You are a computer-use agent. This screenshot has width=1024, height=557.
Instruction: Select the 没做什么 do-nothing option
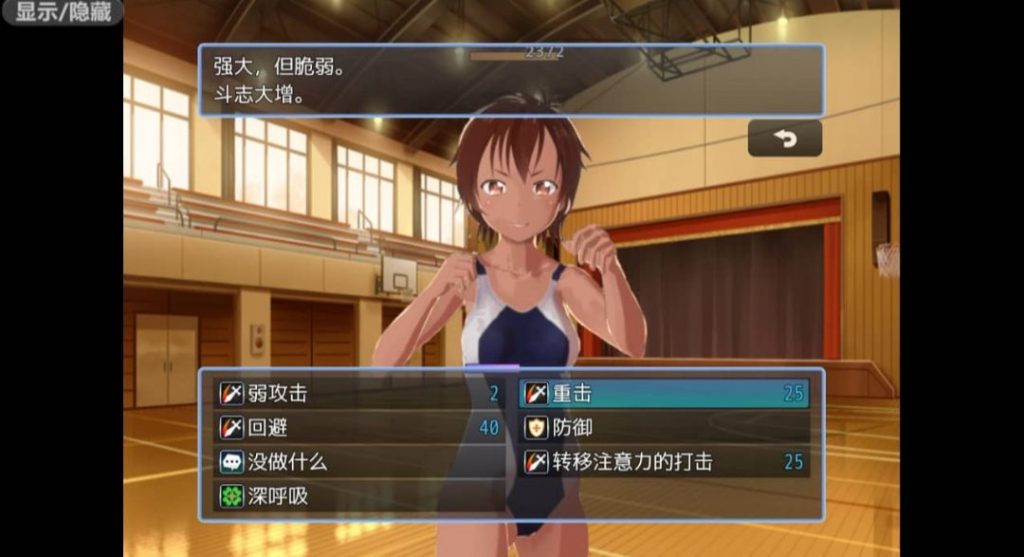360,462
